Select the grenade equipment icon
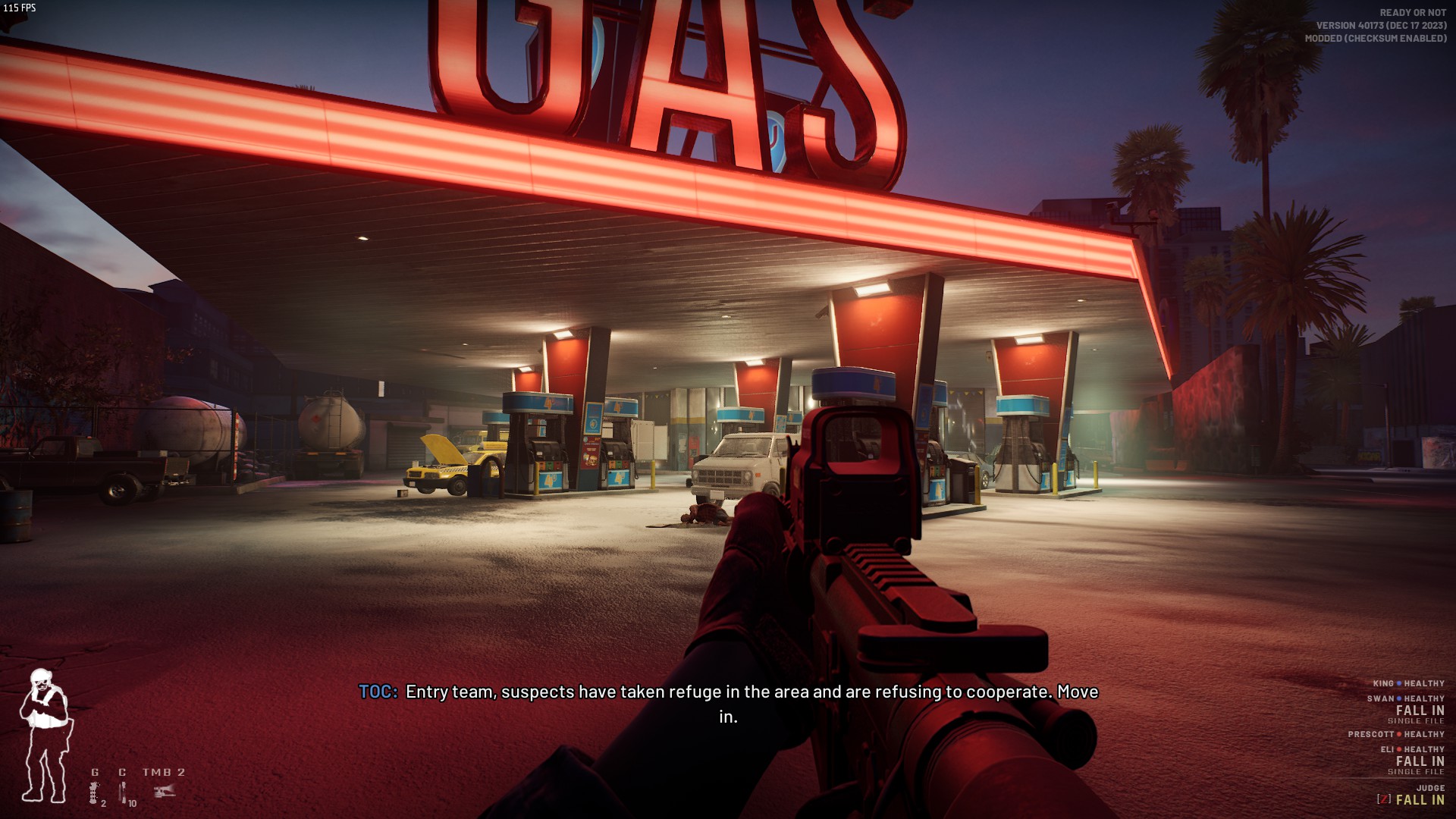1456x819 pixels. [95, 792]
